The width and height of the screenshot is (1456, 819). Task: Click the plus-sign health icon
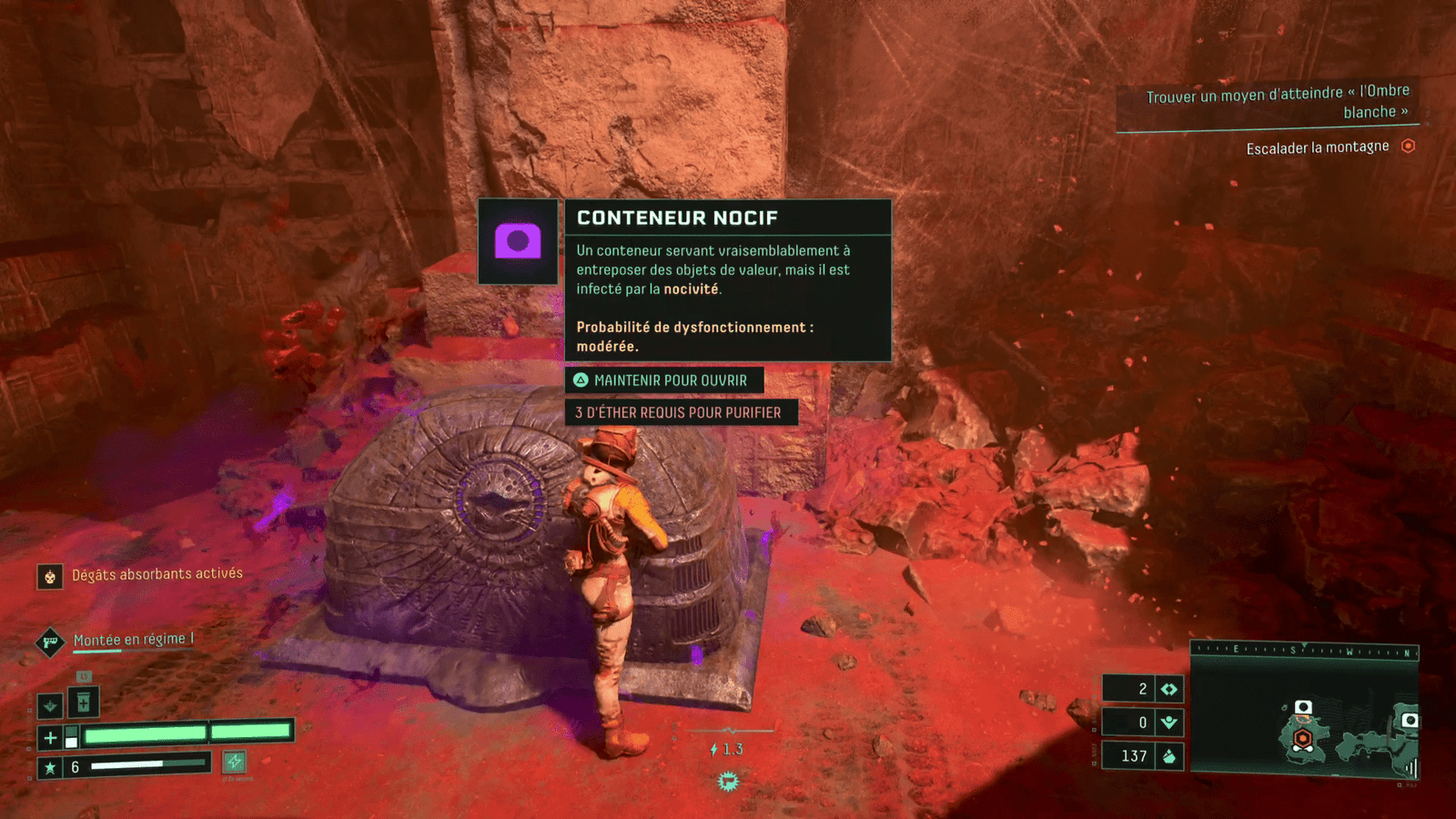click(50, 737)
